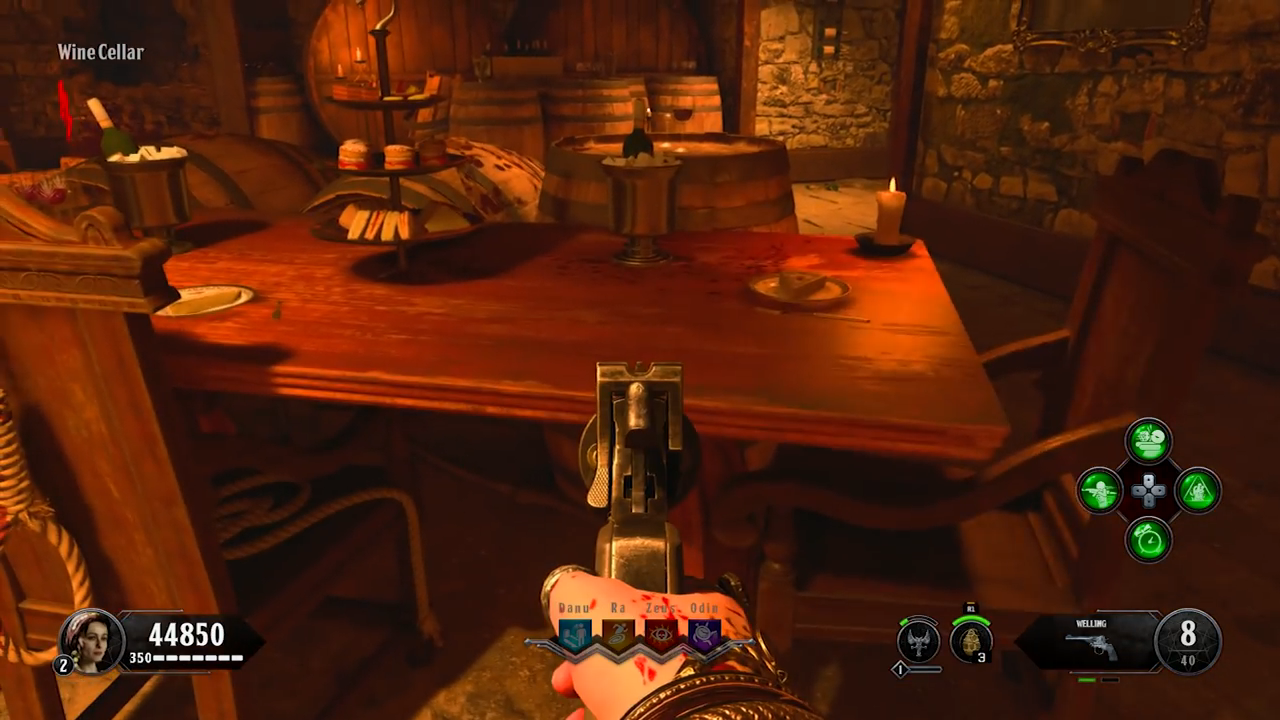The image size is (1280, 720).
Task: Choose the purple Odin perk icon
Action: 704,635
